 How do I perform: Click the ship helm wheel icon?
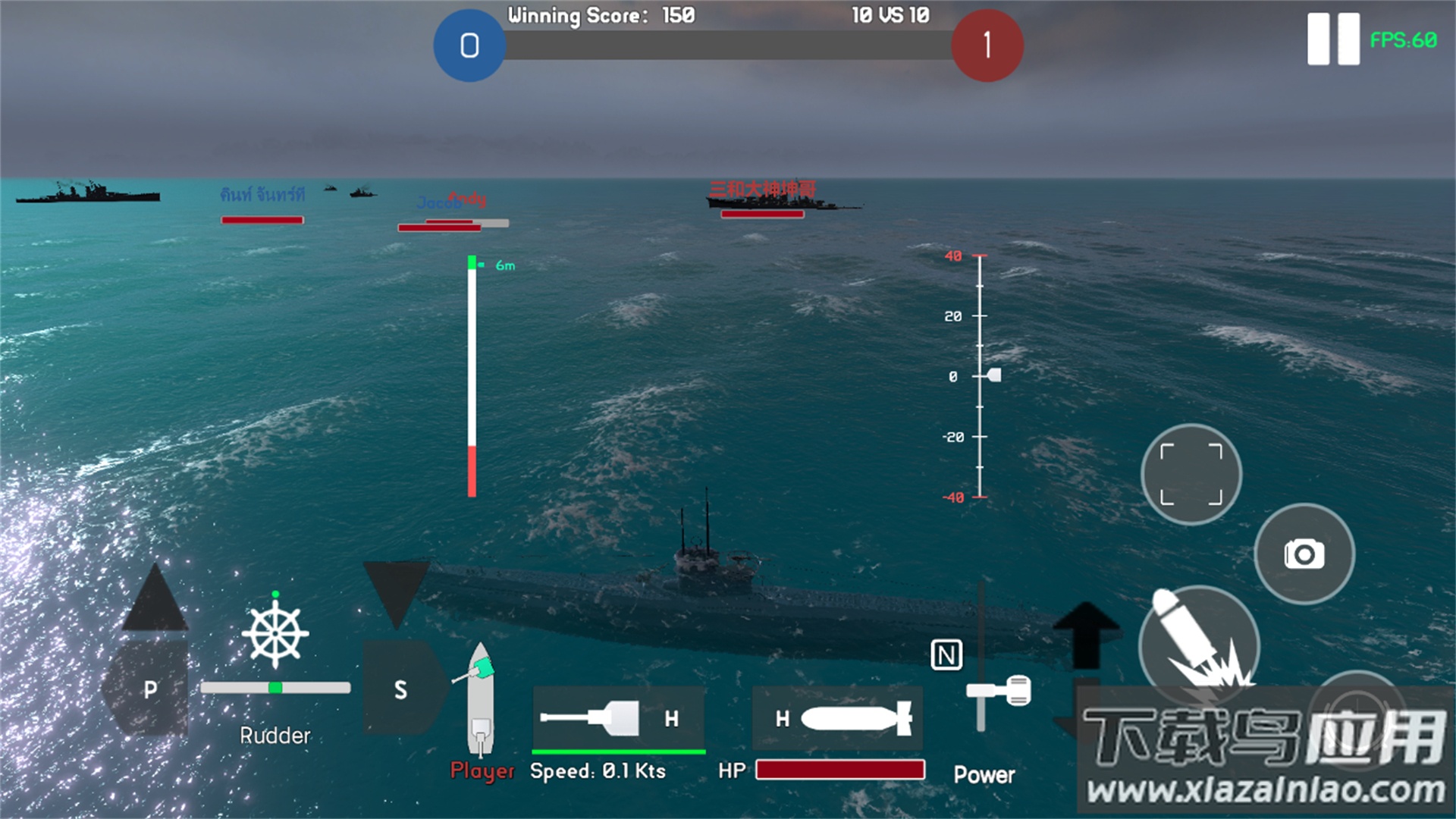[x=275, y=633]
